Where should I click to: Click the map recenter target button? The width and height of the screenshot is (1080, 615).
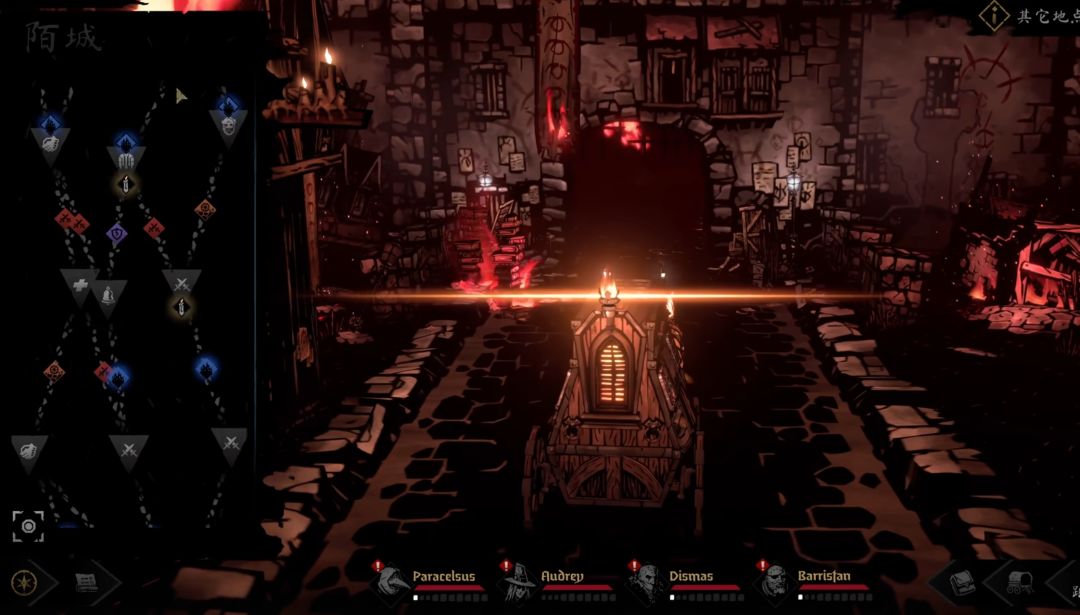[x=28, y=525]
